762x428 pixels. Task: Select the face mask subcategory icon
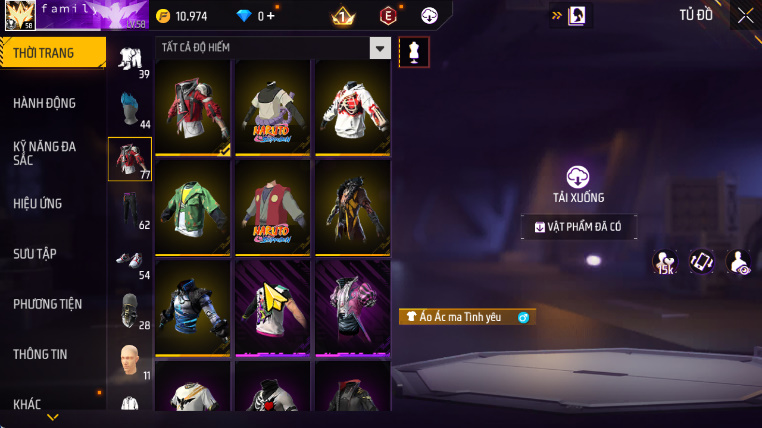(x=129, y=309)
